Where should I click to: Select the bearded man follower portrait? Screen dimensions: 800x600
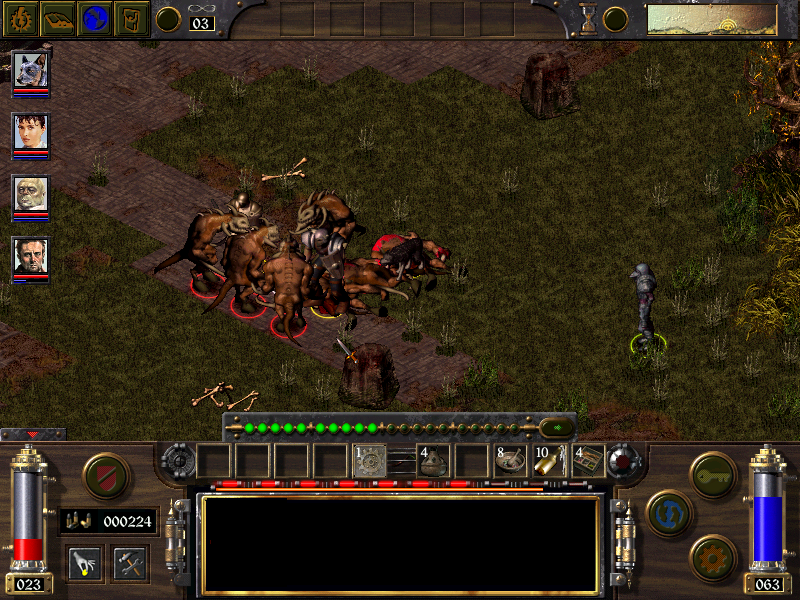coord(31,255)
